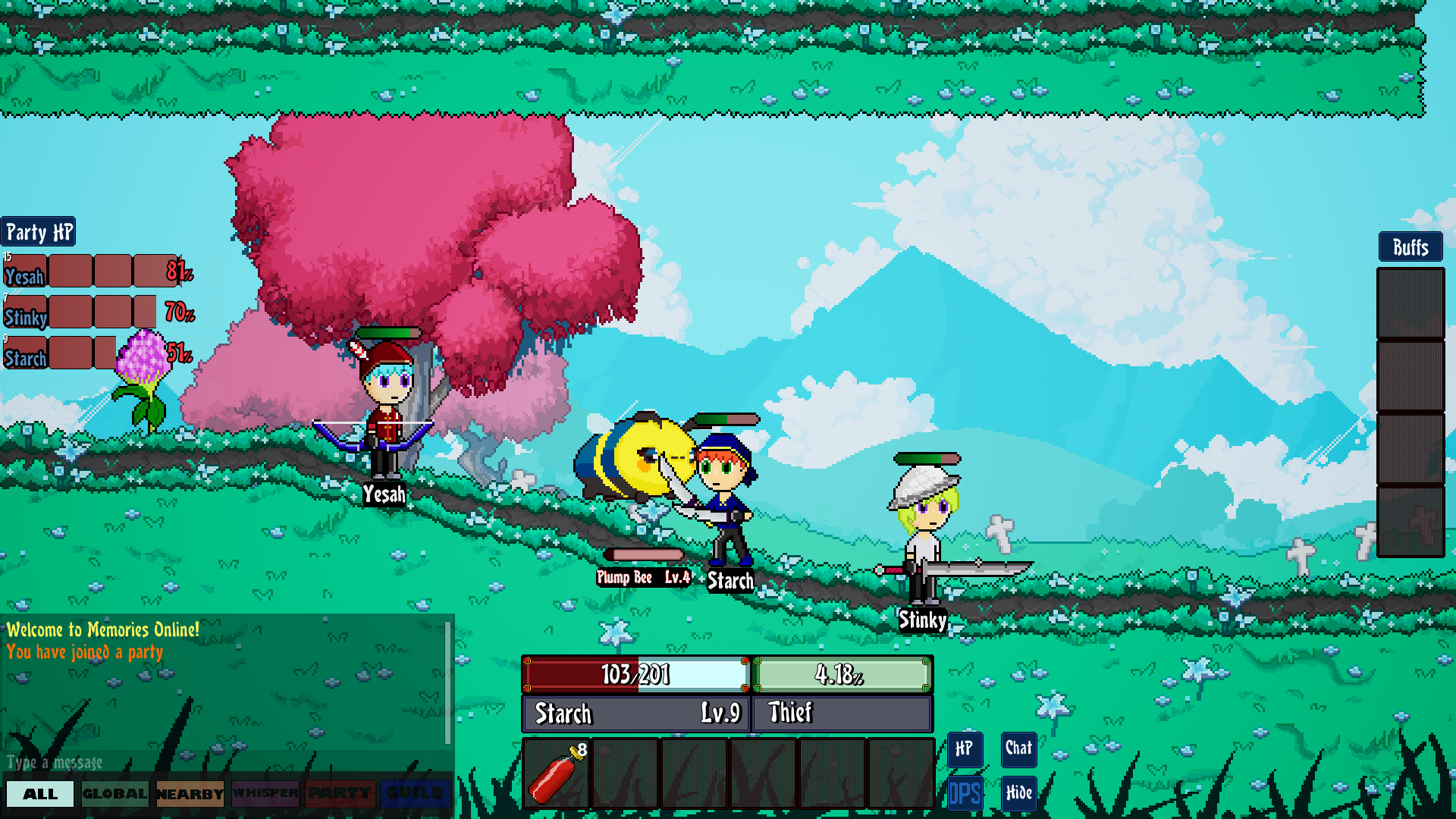Click the Party HP header

39,232
